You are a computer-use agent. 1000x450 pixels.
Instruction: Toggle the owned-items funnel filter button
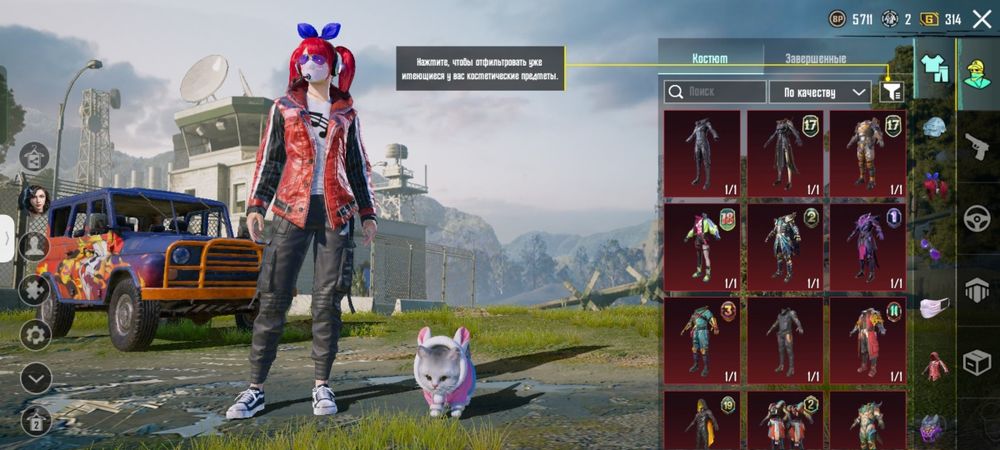(892, 92)
